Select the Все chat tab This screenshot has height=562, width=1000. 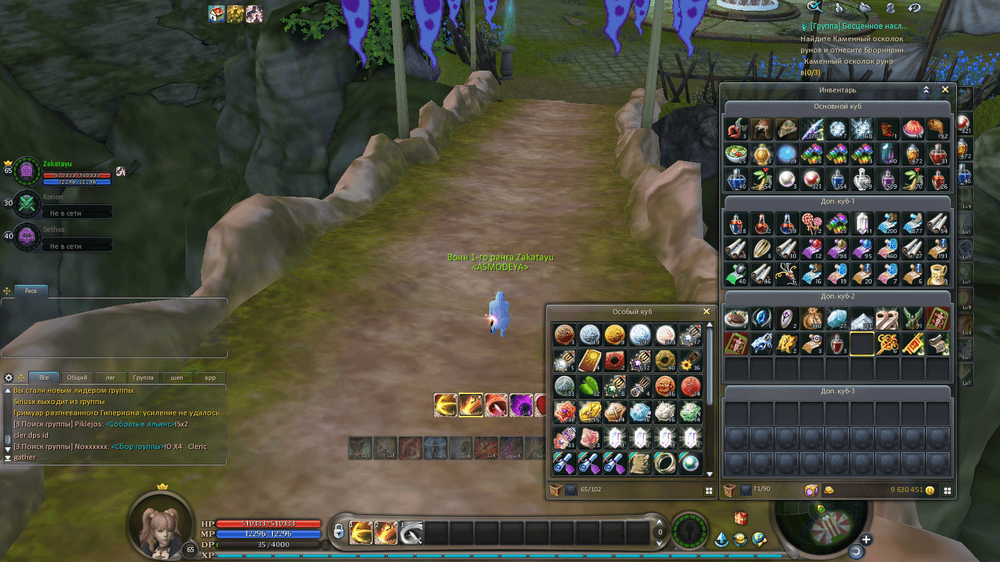(44, 378)
